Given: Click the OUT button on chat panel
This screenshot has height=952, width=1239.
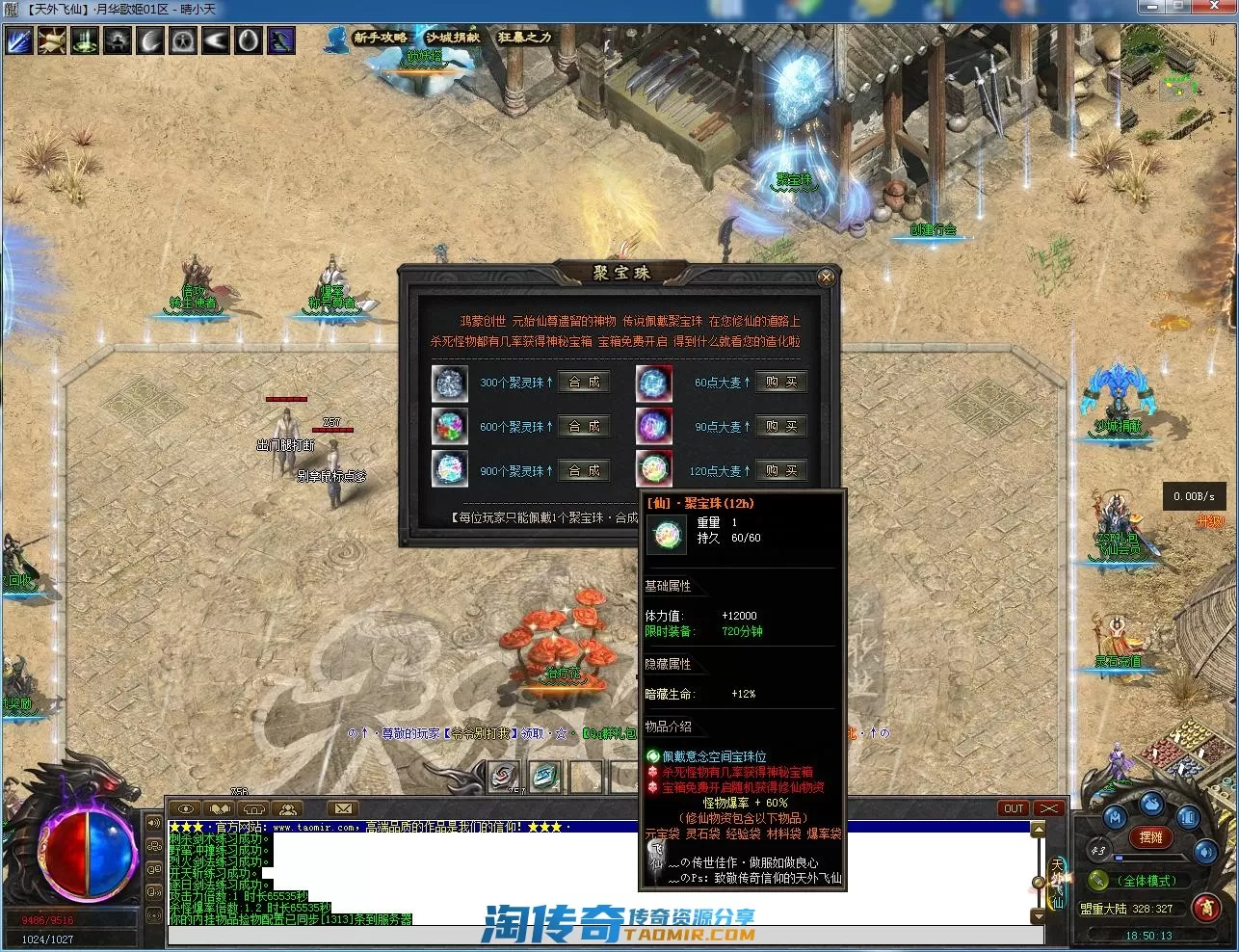Looking at the screenshot, I should pyautogui.click(x=1014, y=808).
